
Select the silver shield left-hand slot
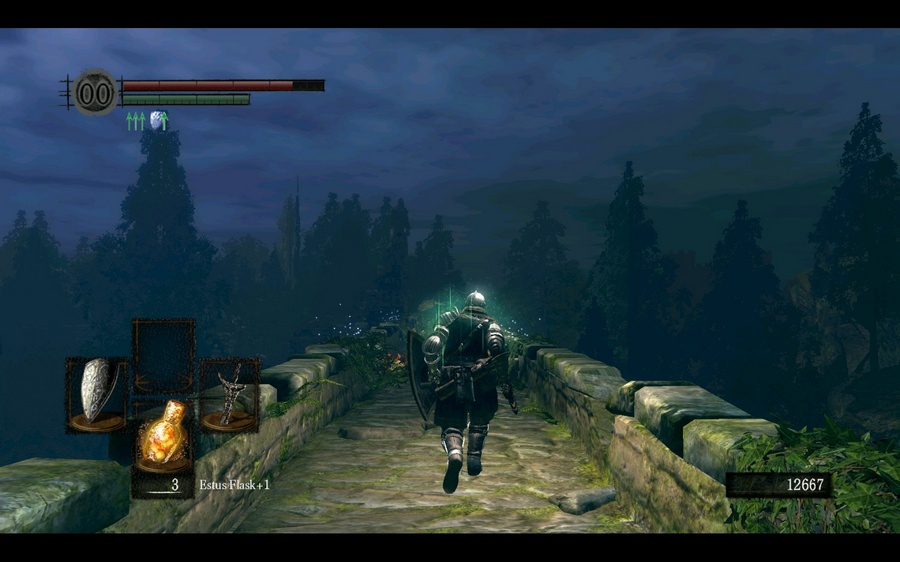click(97, 394)
